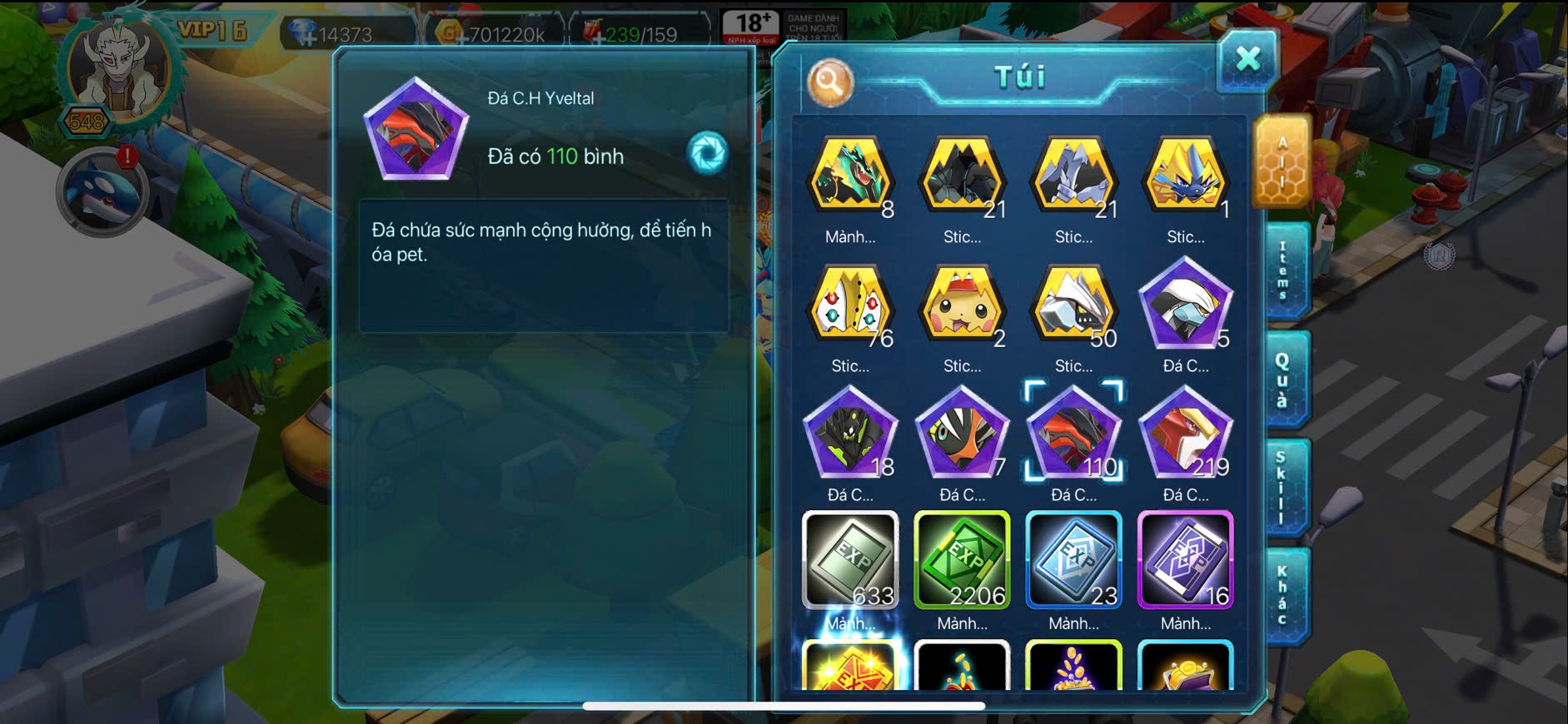Screen dimensions: 1568x724
Task: Select the Rayquaza fragment slot with 8
Action: point(850,178)
